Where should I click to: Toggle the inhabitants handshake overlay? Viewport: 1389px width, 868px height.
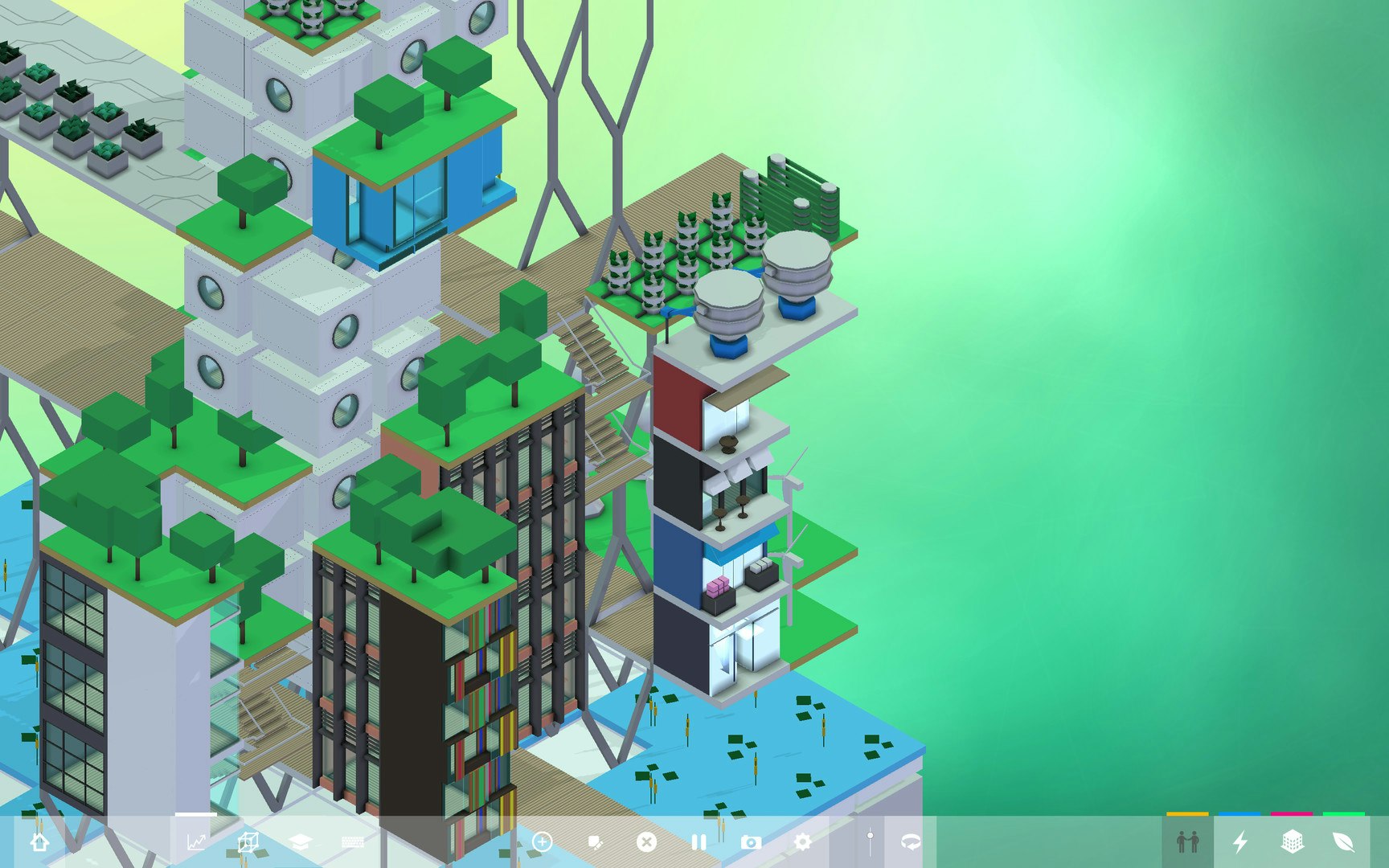1188,843
